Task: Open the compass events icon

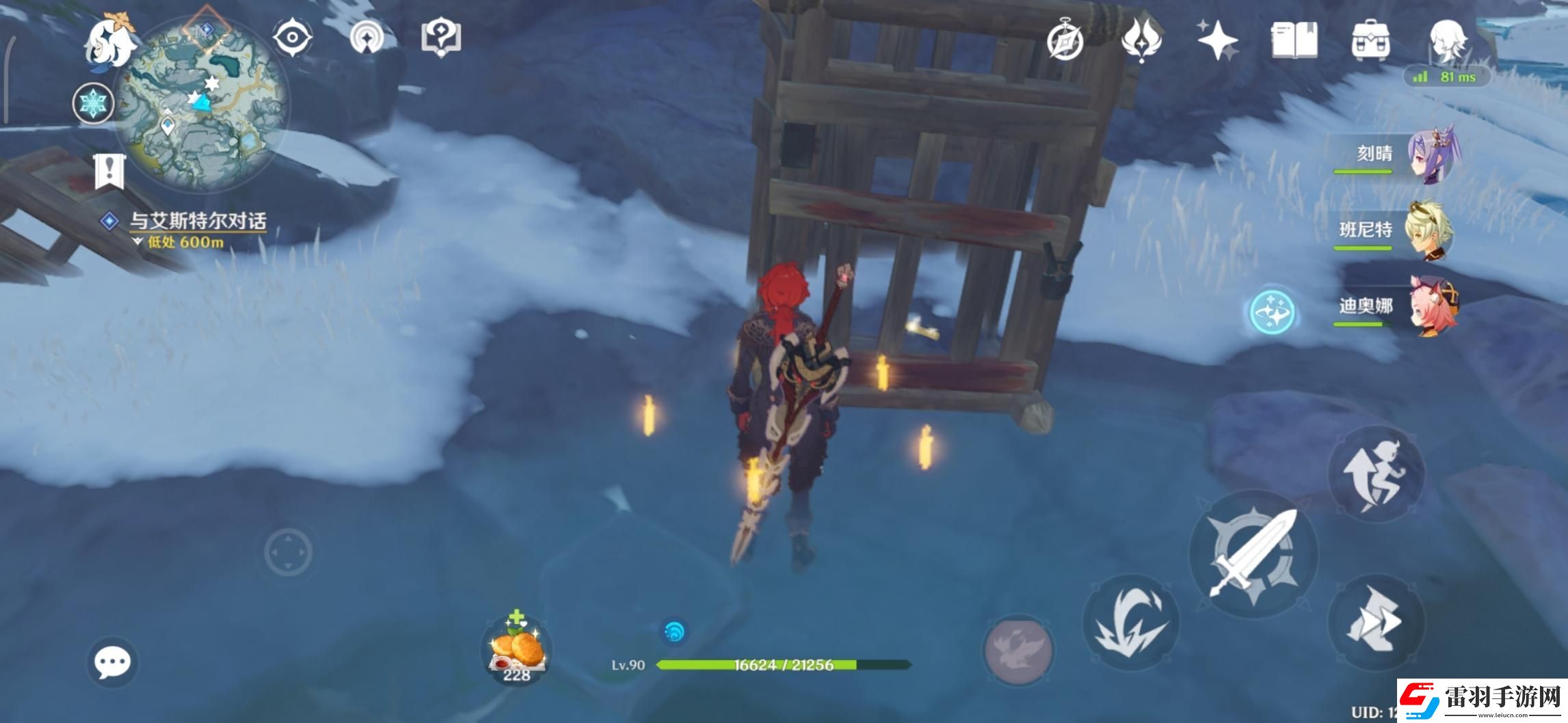Action: pos(1065,40)
